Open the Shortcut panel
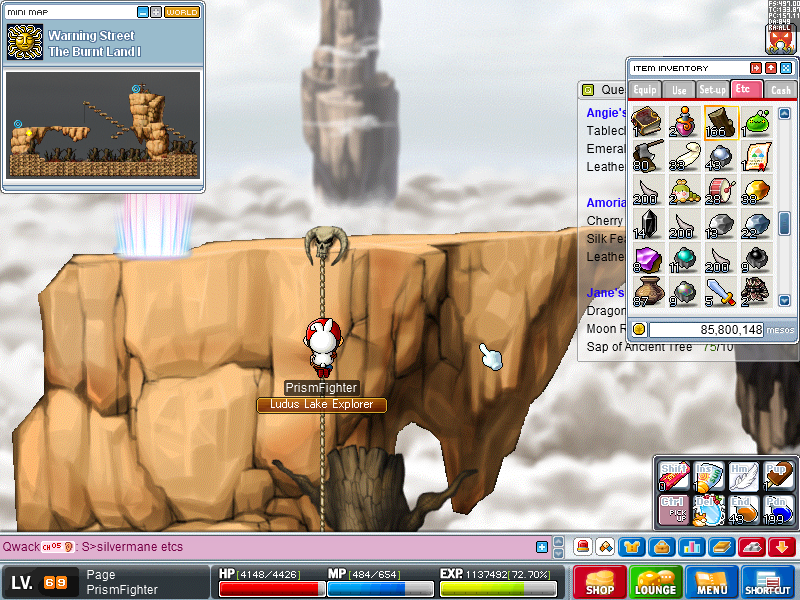Screen dimensions: 800x600 coord(768,582)
